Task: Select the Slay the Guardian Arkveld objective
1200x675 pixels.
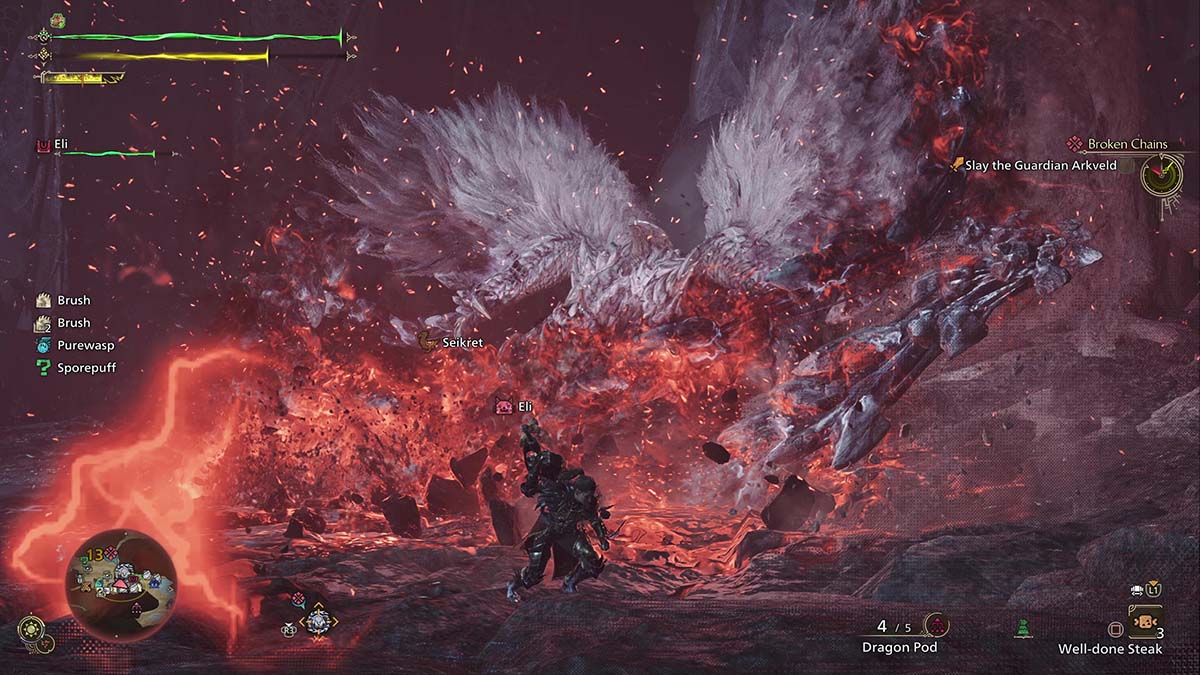Action: click(x=1032, y=165)
